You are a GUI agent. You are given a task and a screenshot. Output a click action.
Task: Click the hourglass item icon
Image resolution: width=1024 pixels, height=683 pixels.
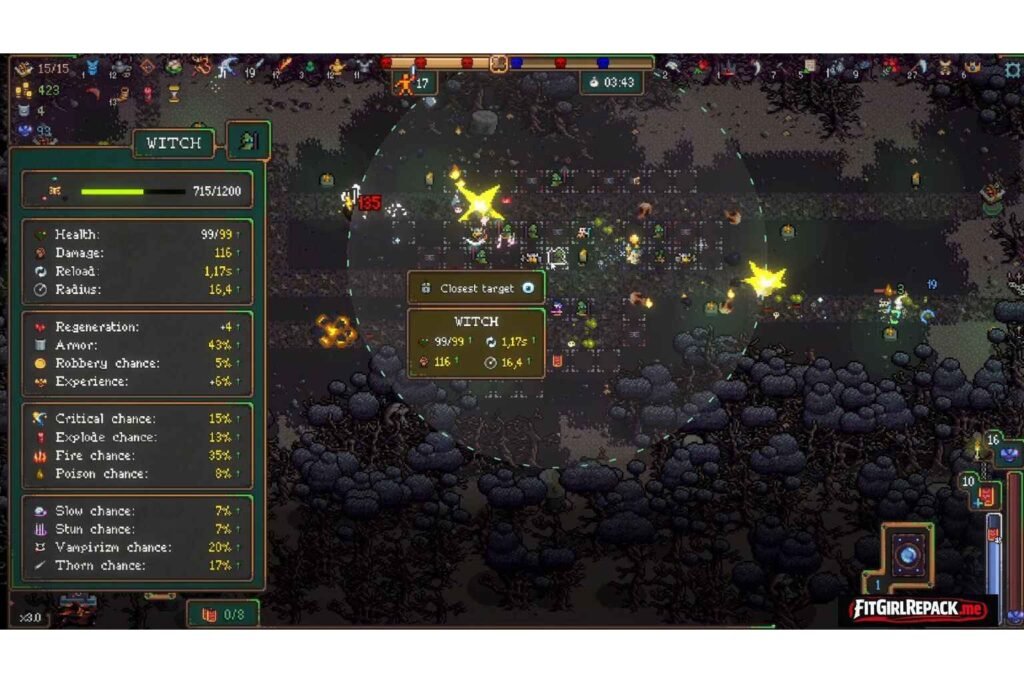tap(174, 93)
